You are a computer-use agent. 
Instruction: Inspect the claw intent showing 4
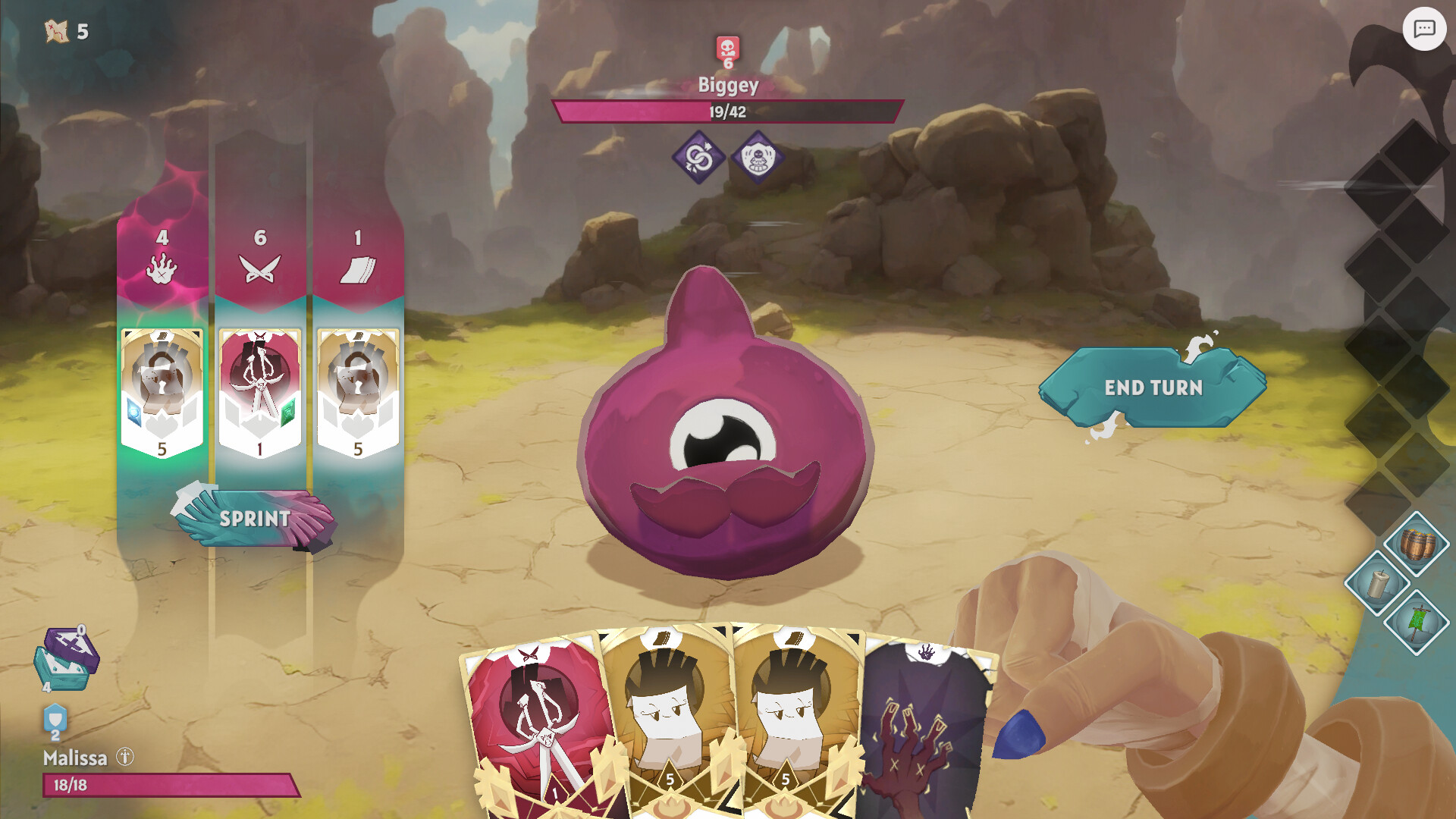point(162,267)
